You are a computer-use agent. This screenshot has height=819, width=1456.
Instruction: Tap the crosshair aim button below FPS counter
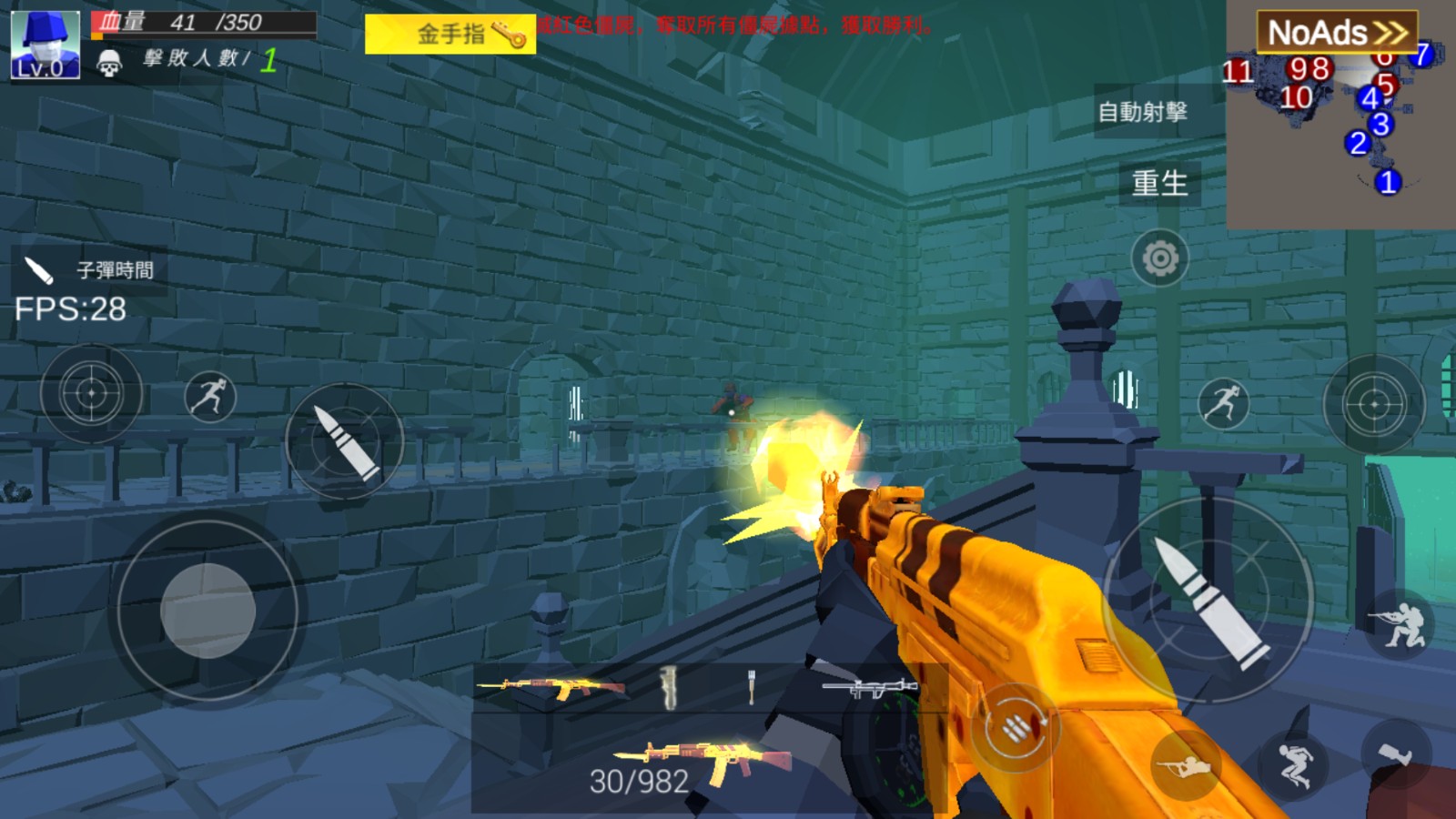pos(91,393)
